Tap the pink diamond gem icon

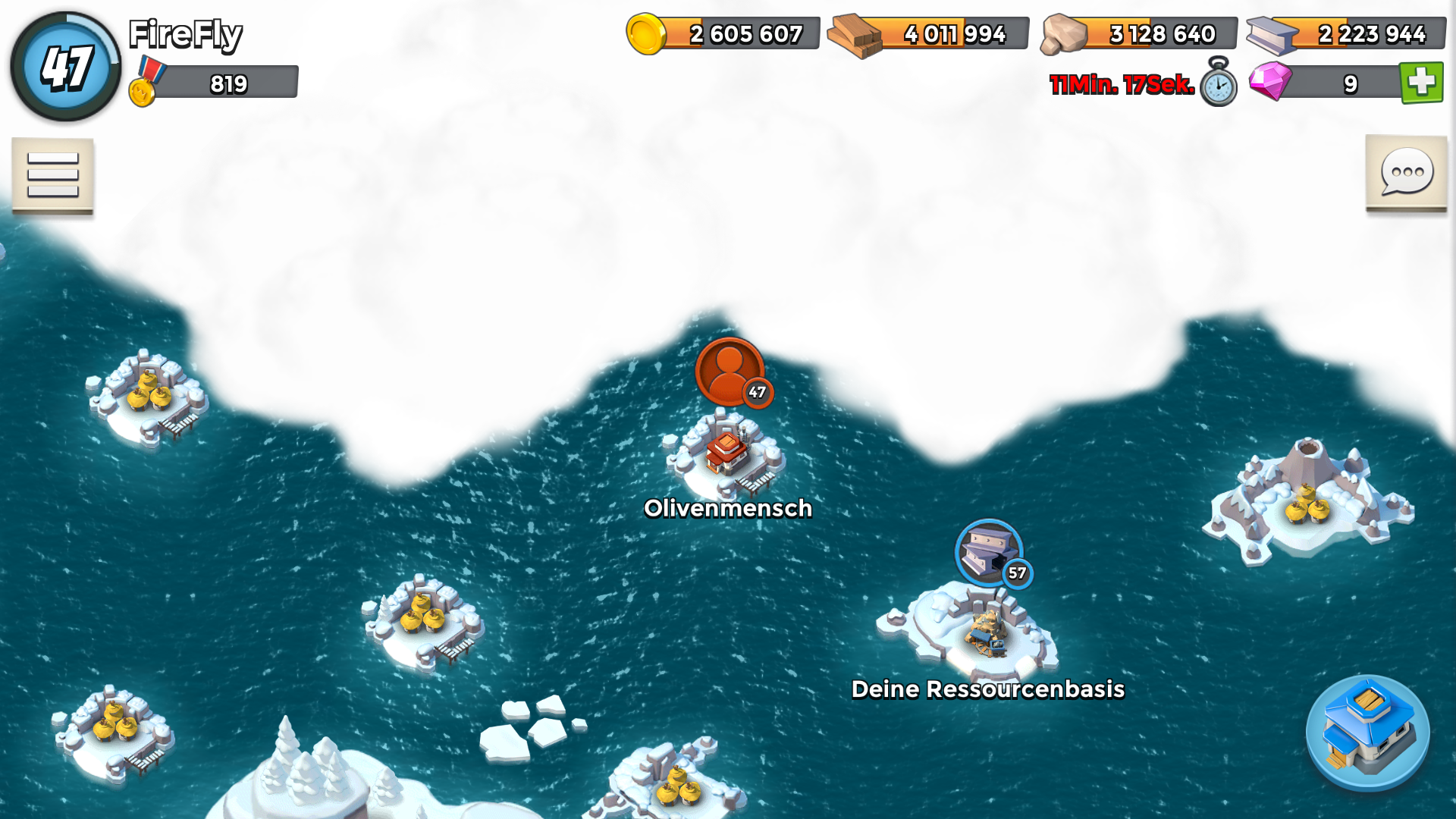[1270, 81]
